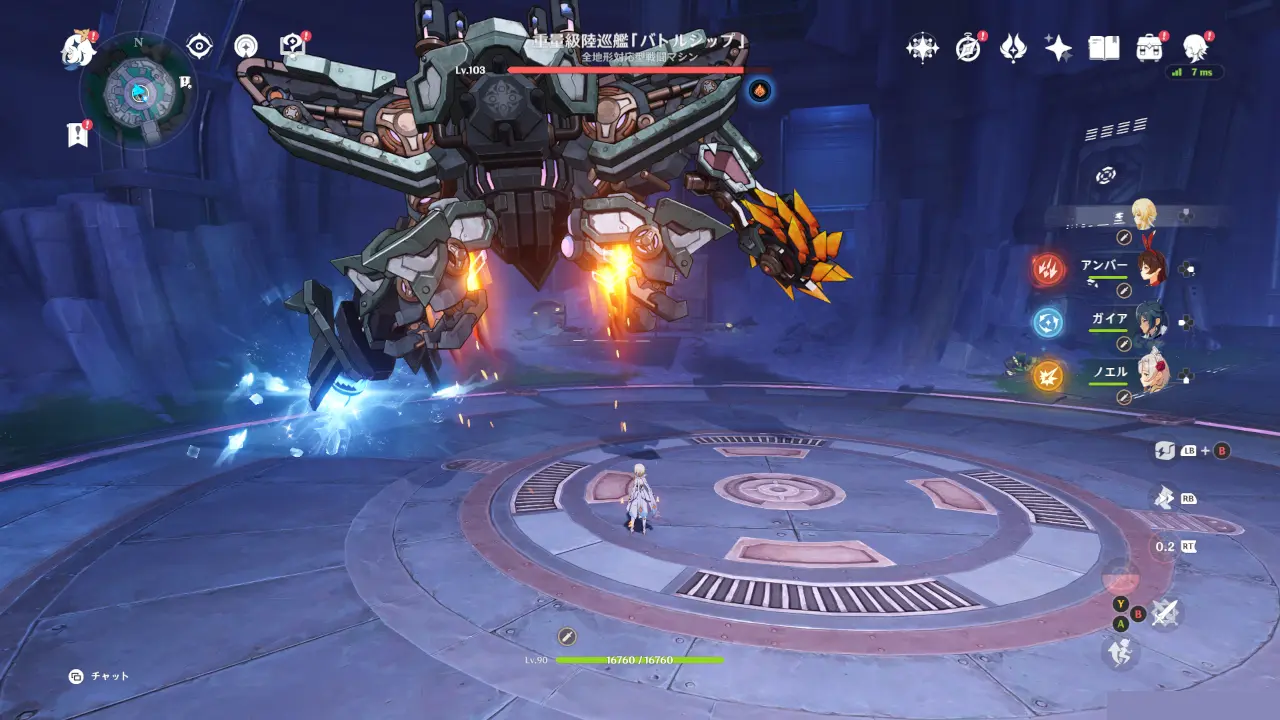Image resolution: width=1280 pixels, height=720 pixels.
Task: Switch to Amber in the party
Action: [1152, 268]
